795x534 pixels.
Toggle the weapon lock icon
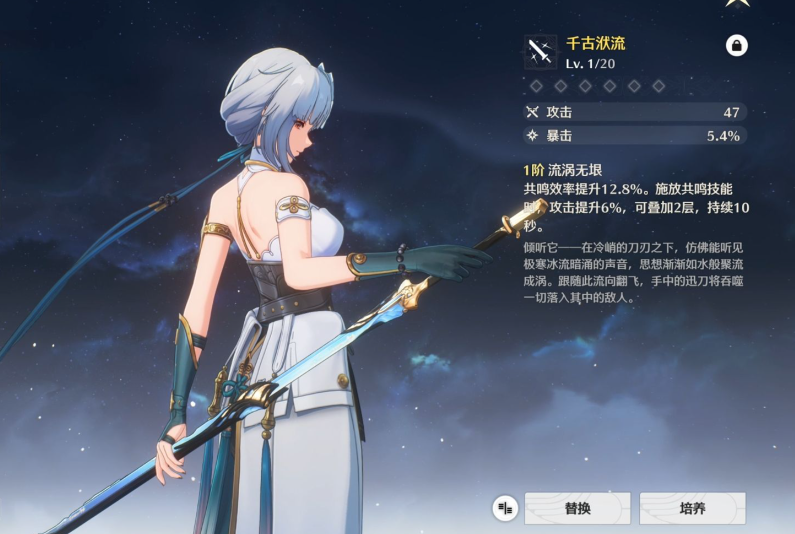[736, 46]
